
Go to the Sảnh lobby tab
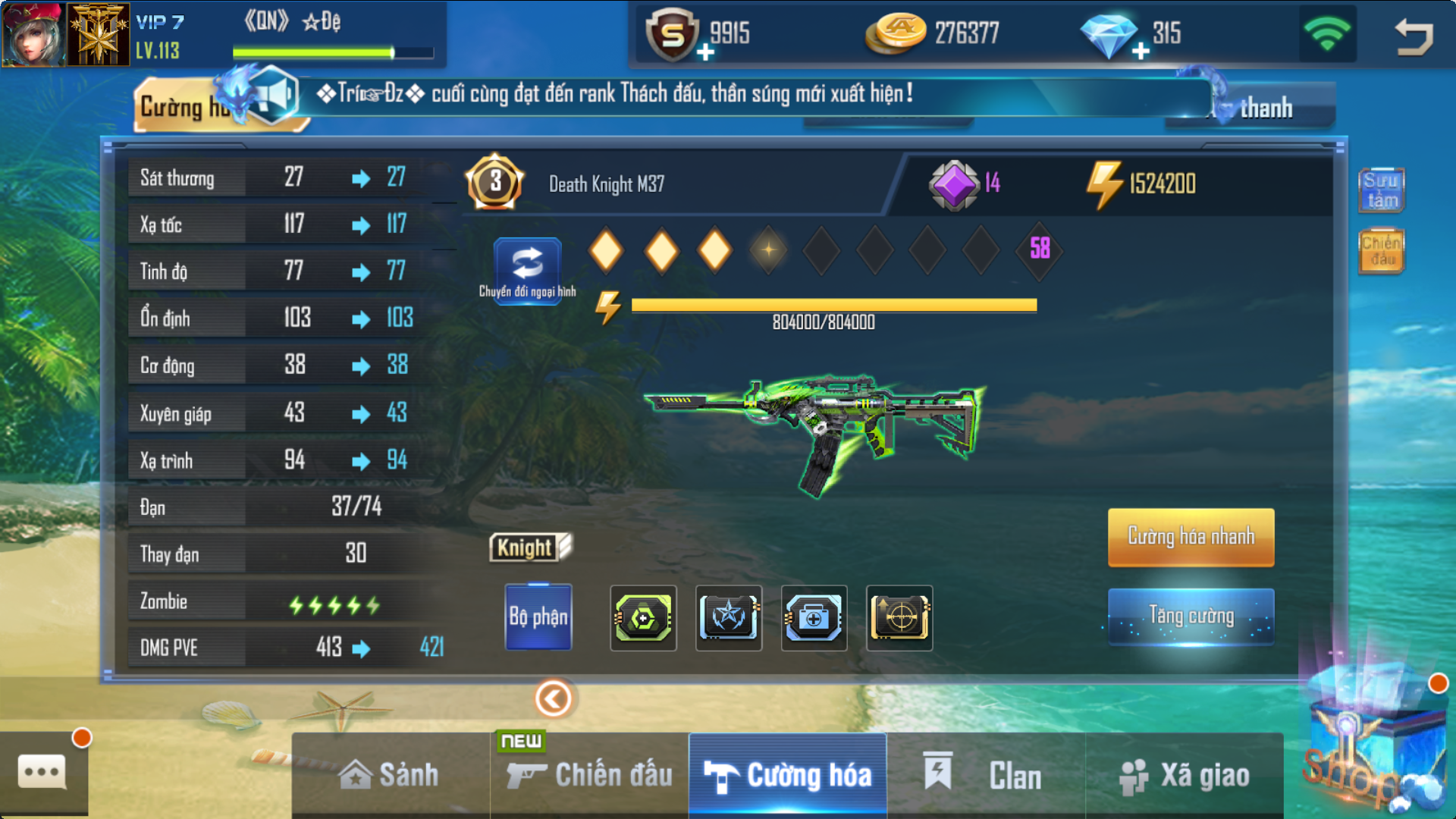click(x=390, y=775)
